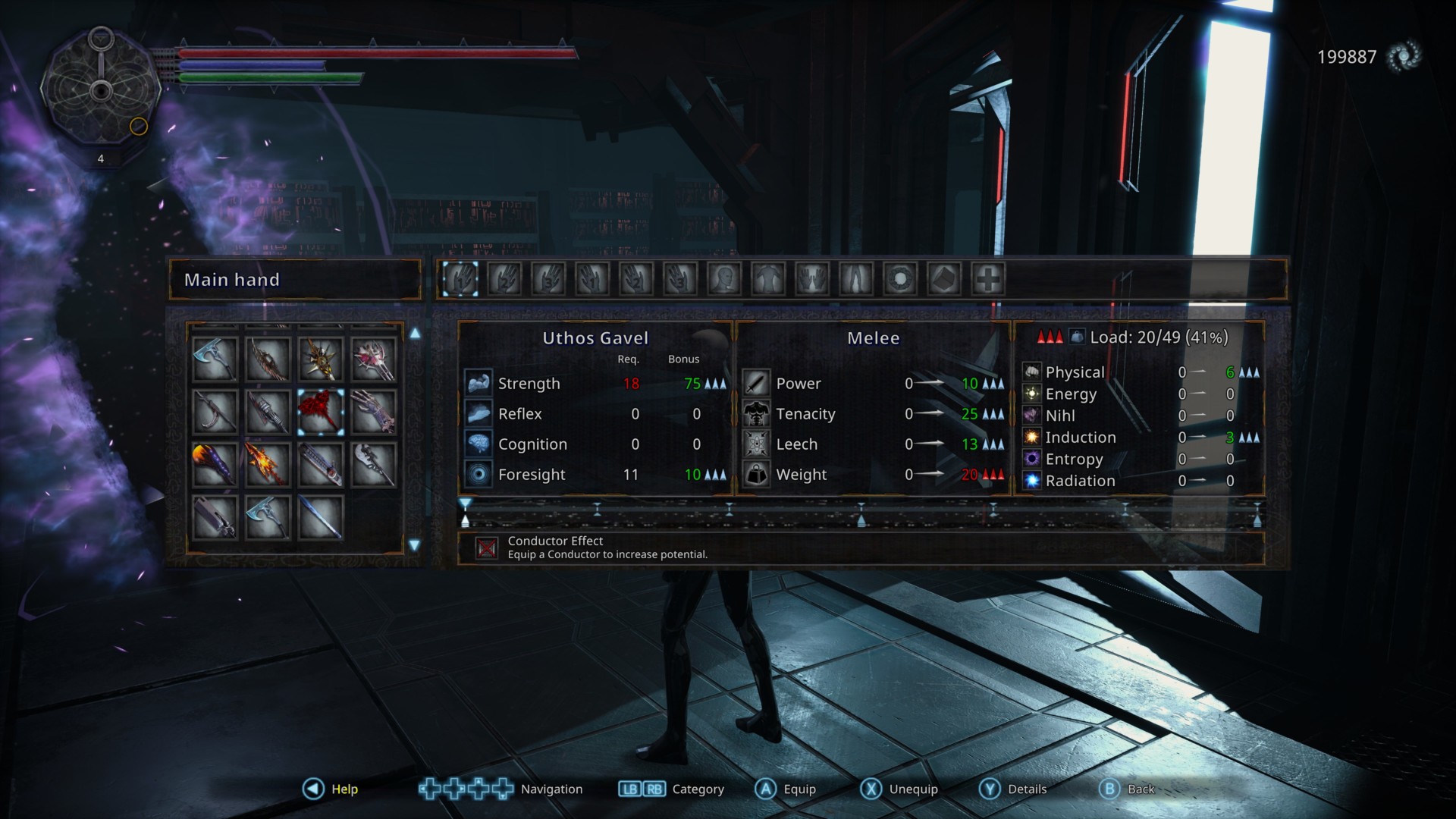Select the curved scythe weapon slot
Viewport: 1456px width, 819px height.
[x=215, y=412]
